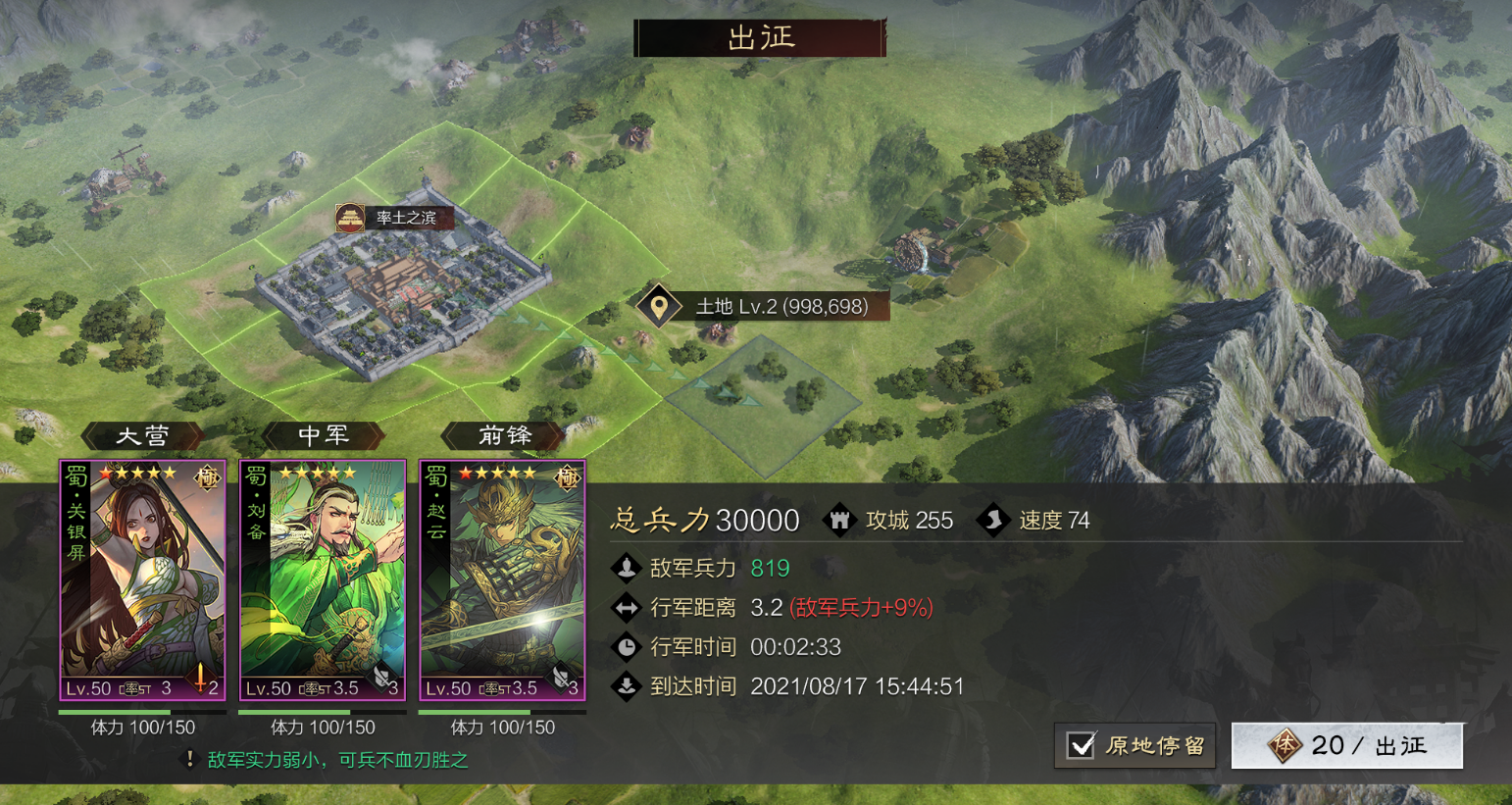
Task: Switch to the 大营 slot tab
Action: (x=142, y=435)
